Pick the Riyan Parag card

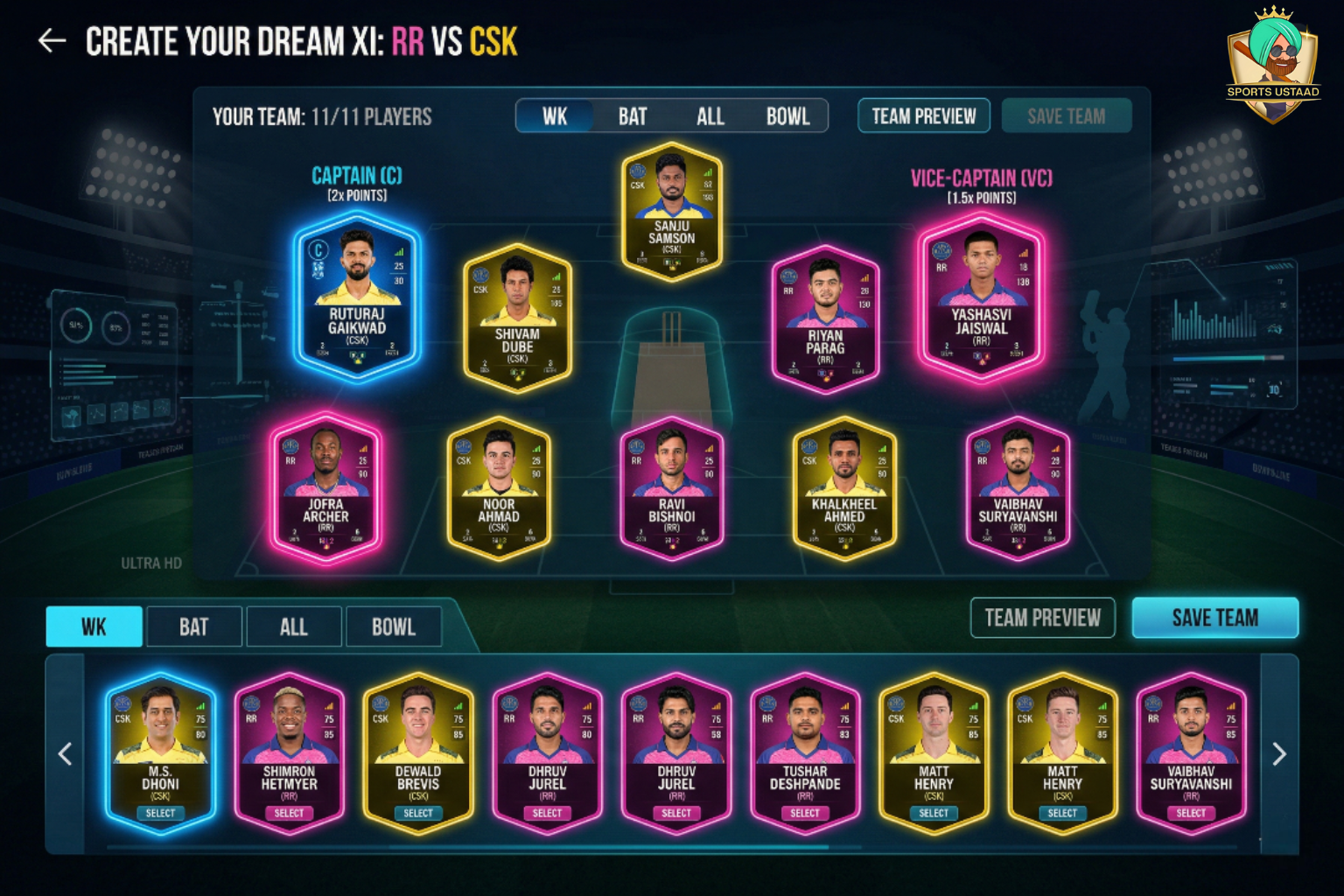[x=825, y=318]
